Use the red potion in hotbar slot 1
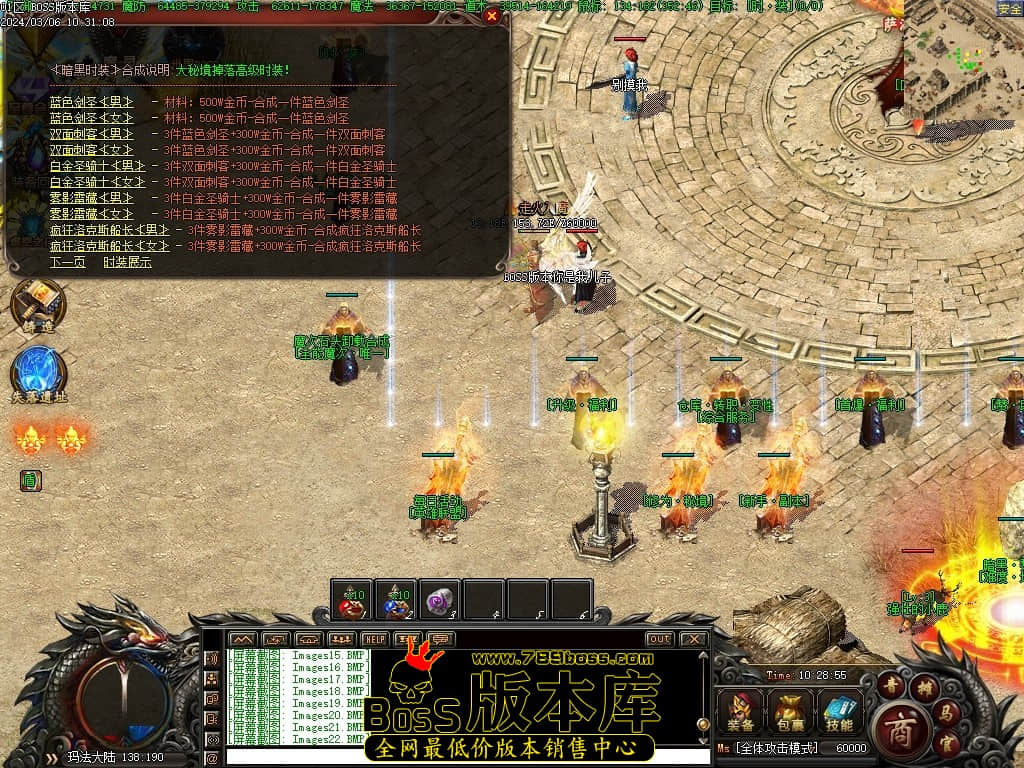 (352, 600)
